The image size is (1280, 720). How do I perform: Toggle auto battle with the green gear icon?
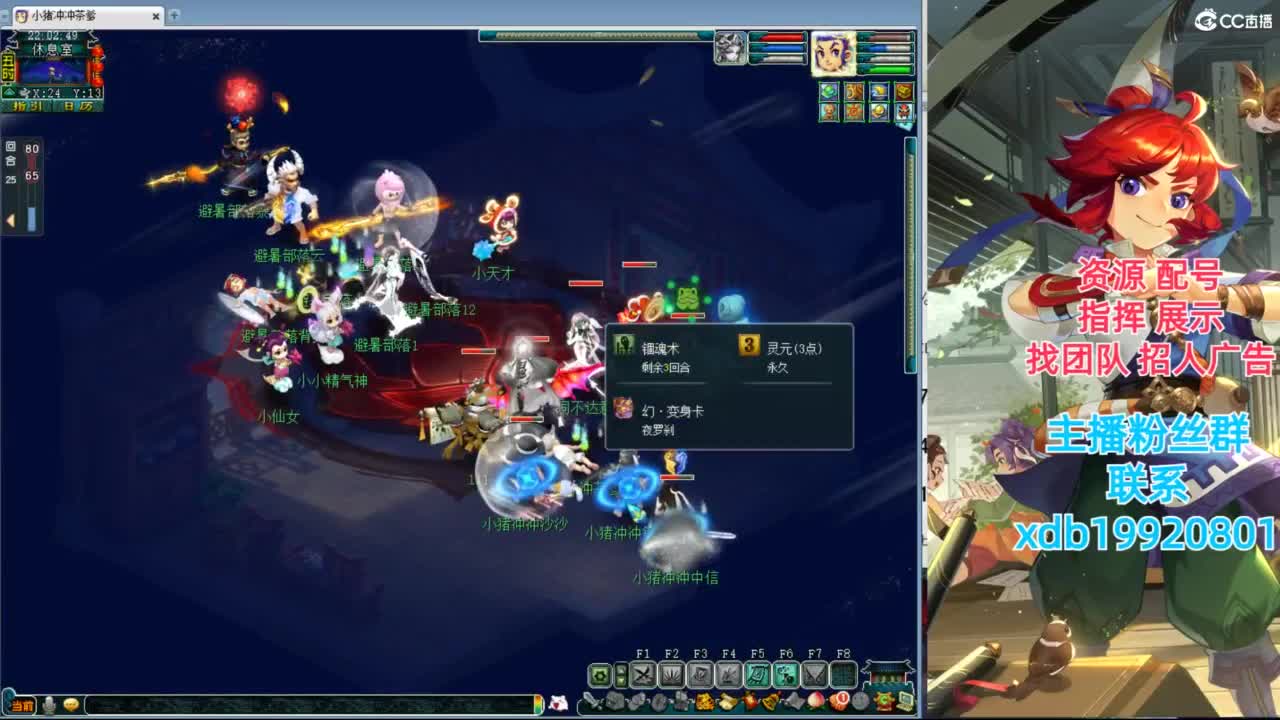pyautogui.click(x=600, y=674)
